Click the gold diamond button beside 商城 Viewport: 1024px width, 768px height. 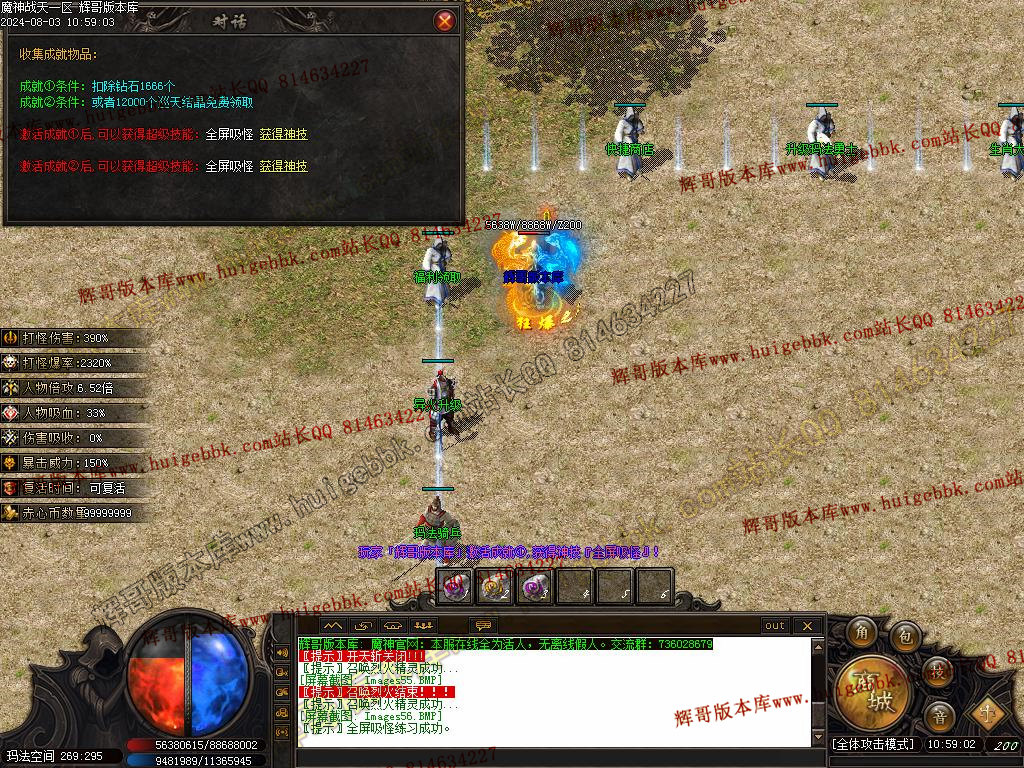tap(990, 713)
